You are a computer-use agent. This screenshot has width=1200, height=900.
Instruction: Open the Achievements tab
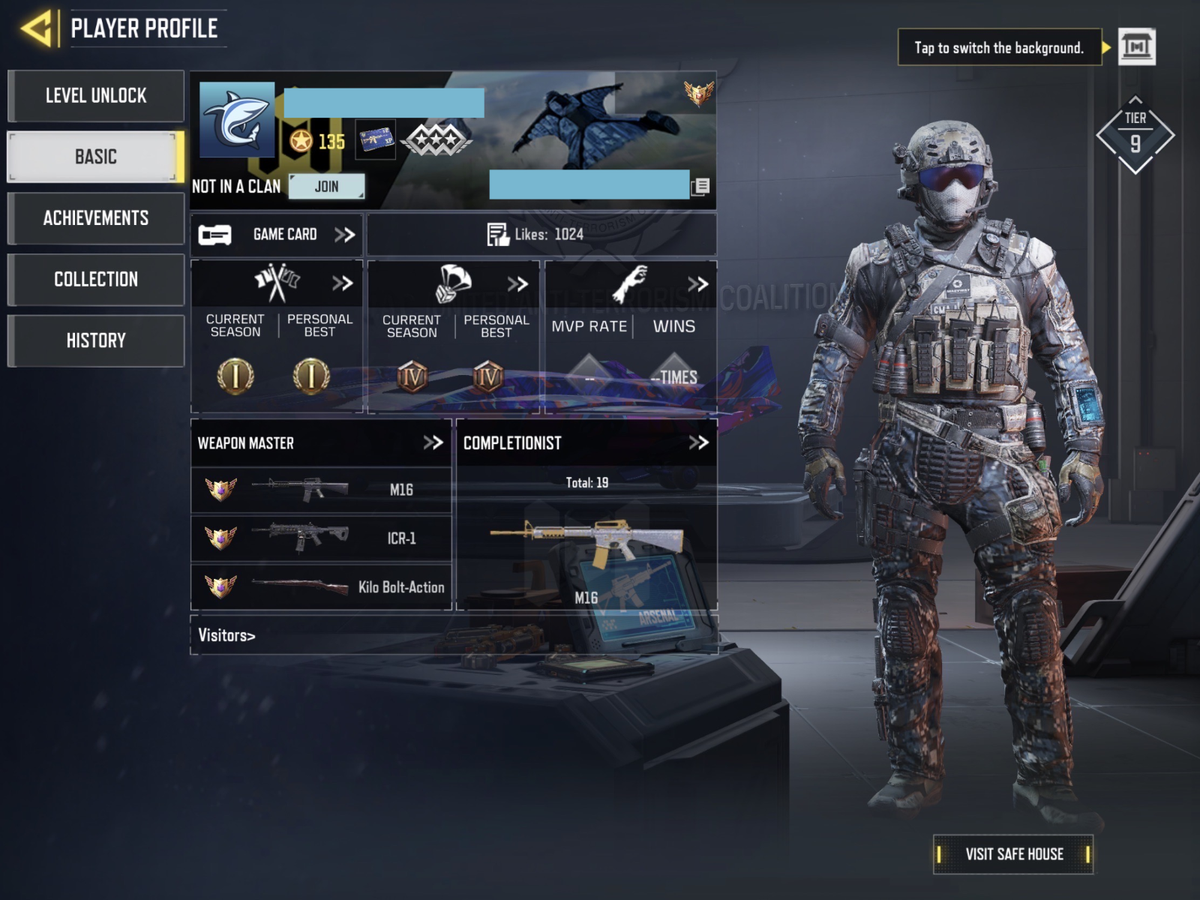pos(96,218)
